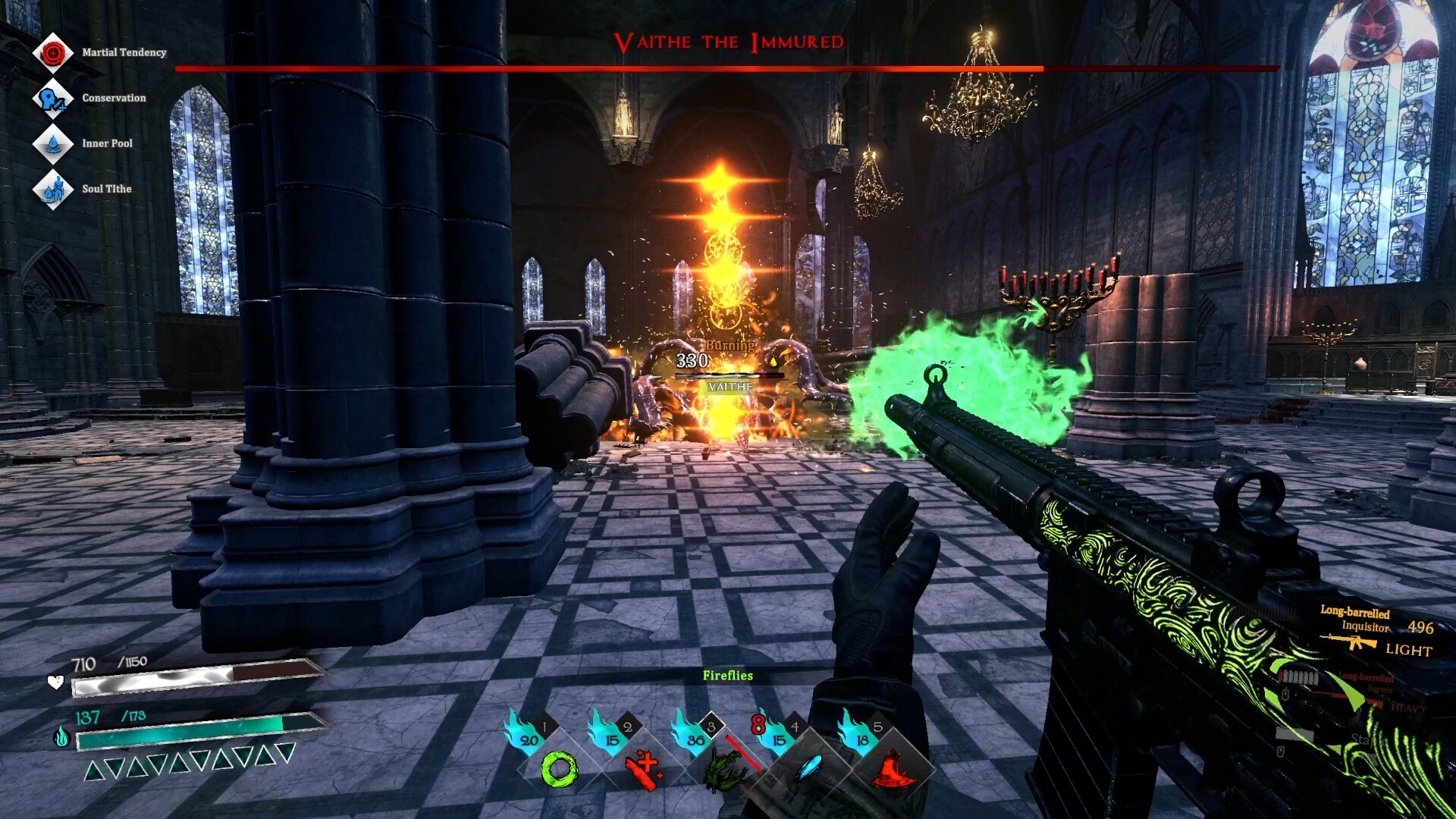The image size is (1456, 819).
Task: Select the Martial Tendency buff icon
Action: [53, 52]
